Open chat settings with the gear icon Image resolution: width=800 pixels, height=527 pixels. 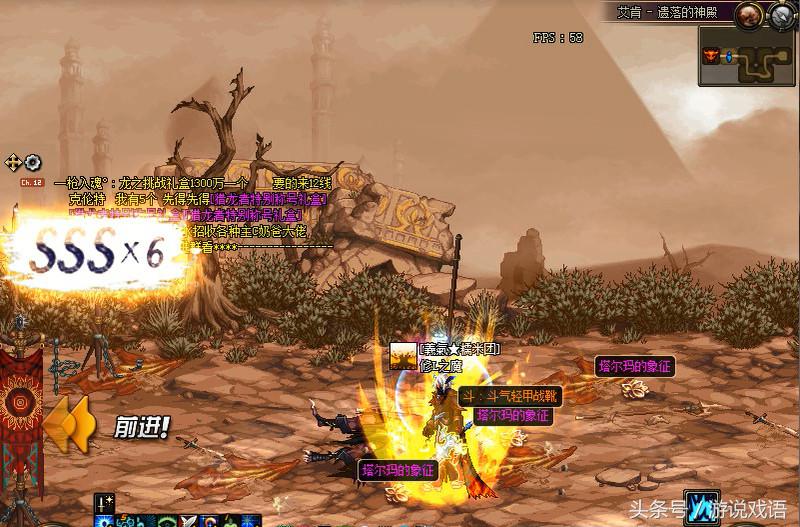pos(32,162)
